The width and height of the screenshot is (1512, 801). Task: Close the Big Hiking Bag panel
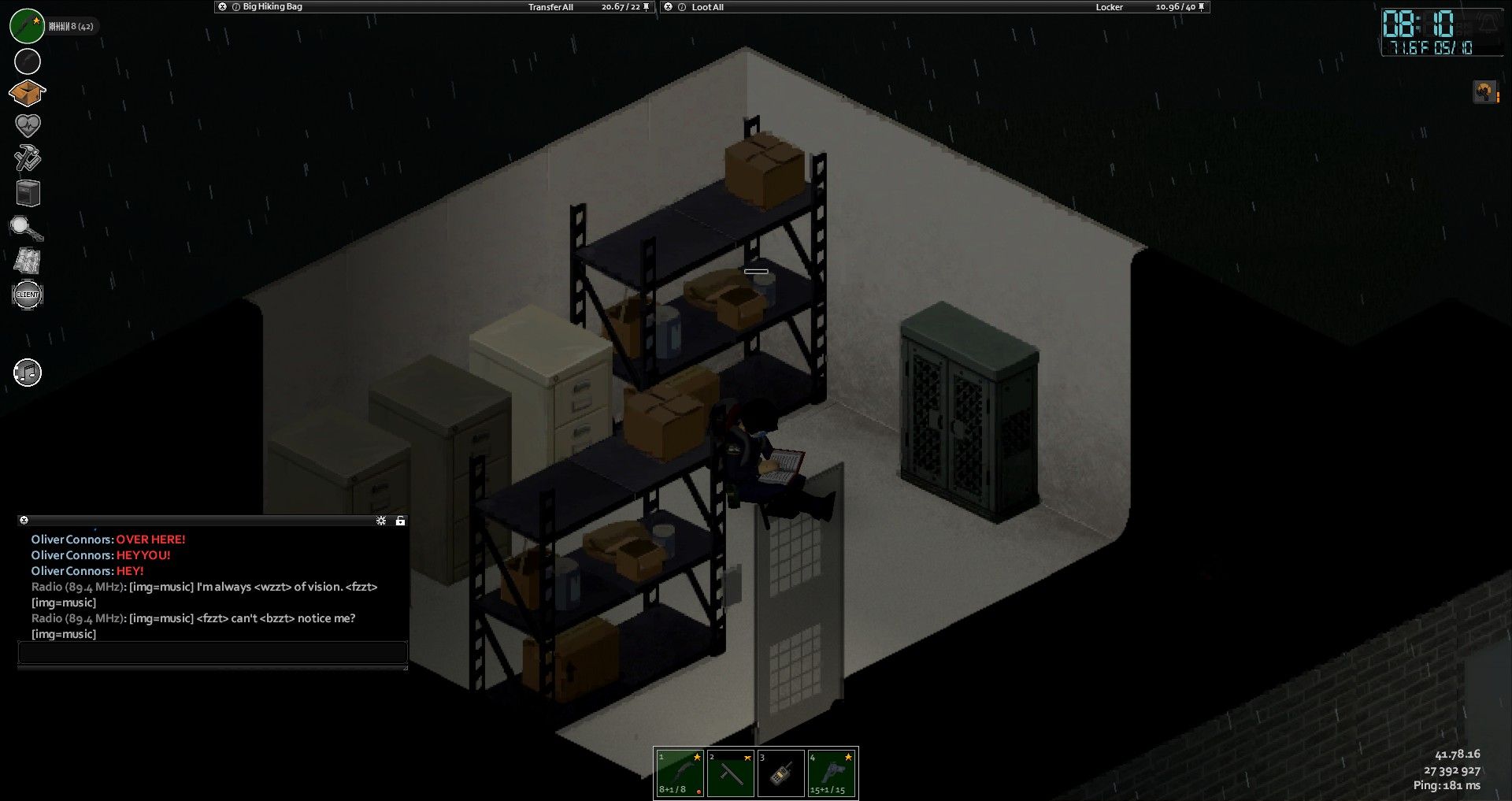223,7
